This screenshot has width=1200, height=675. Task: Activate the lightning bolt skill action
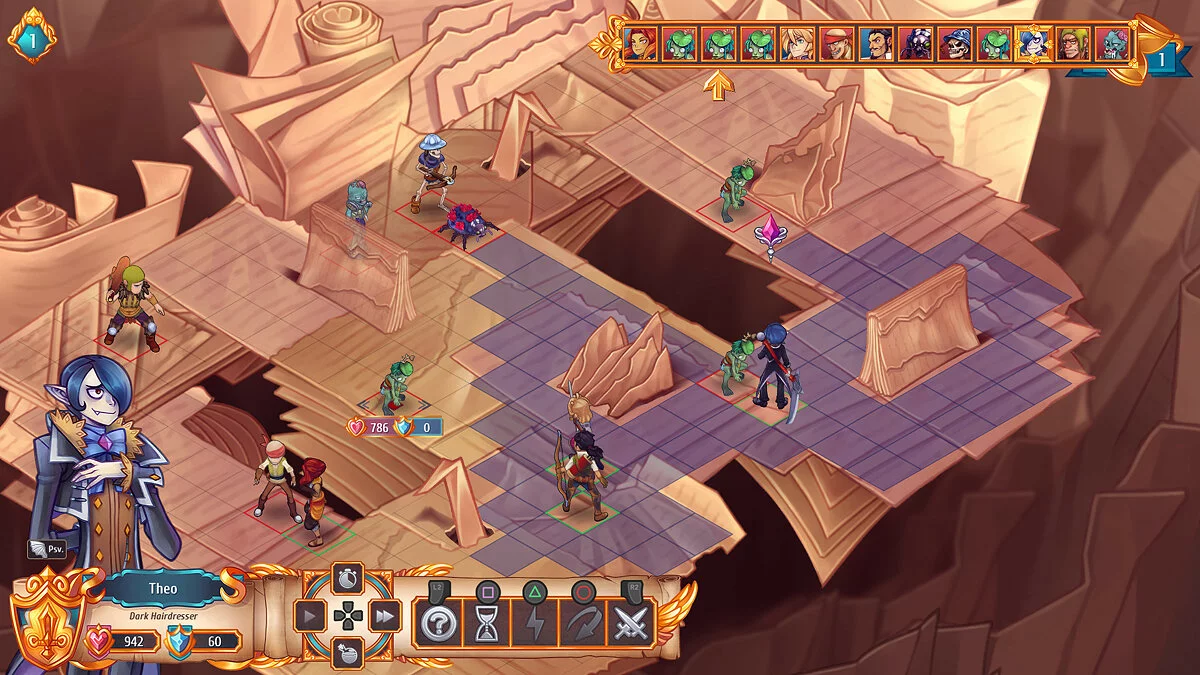pyautogui.click(x=534, y=624)
